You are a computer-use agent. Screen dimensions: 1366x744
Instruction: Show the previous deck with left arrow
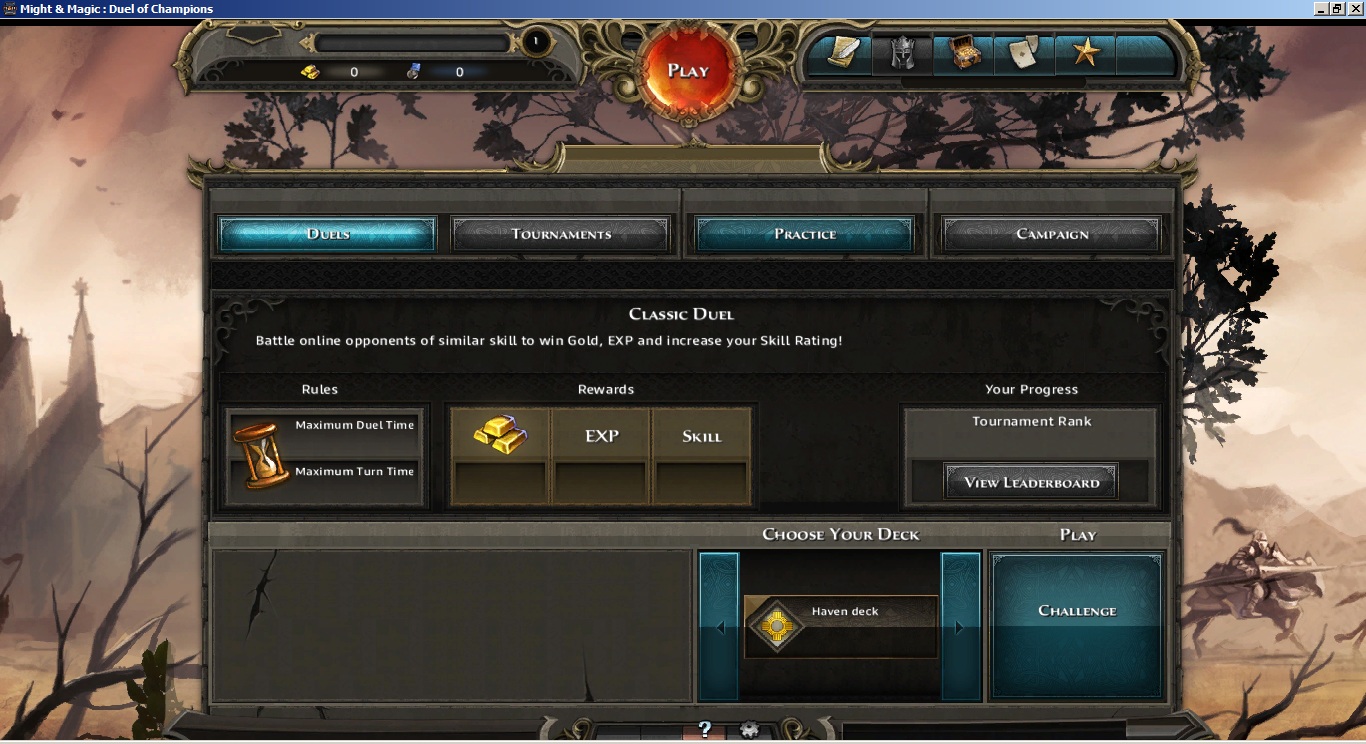(719, 627)
